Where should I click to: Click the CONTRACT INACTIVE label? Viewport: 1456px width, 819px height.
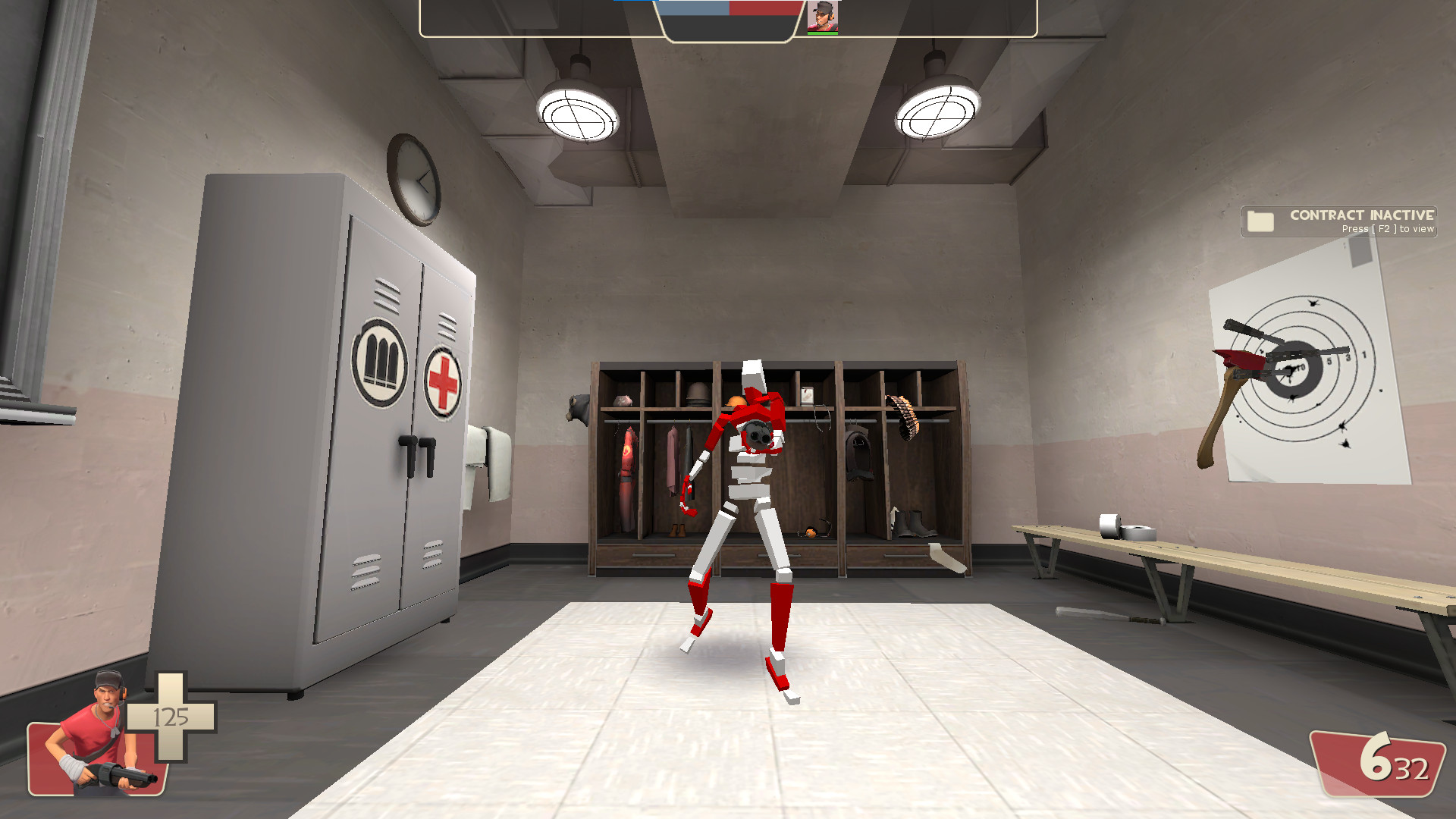tap(1360, 215)
